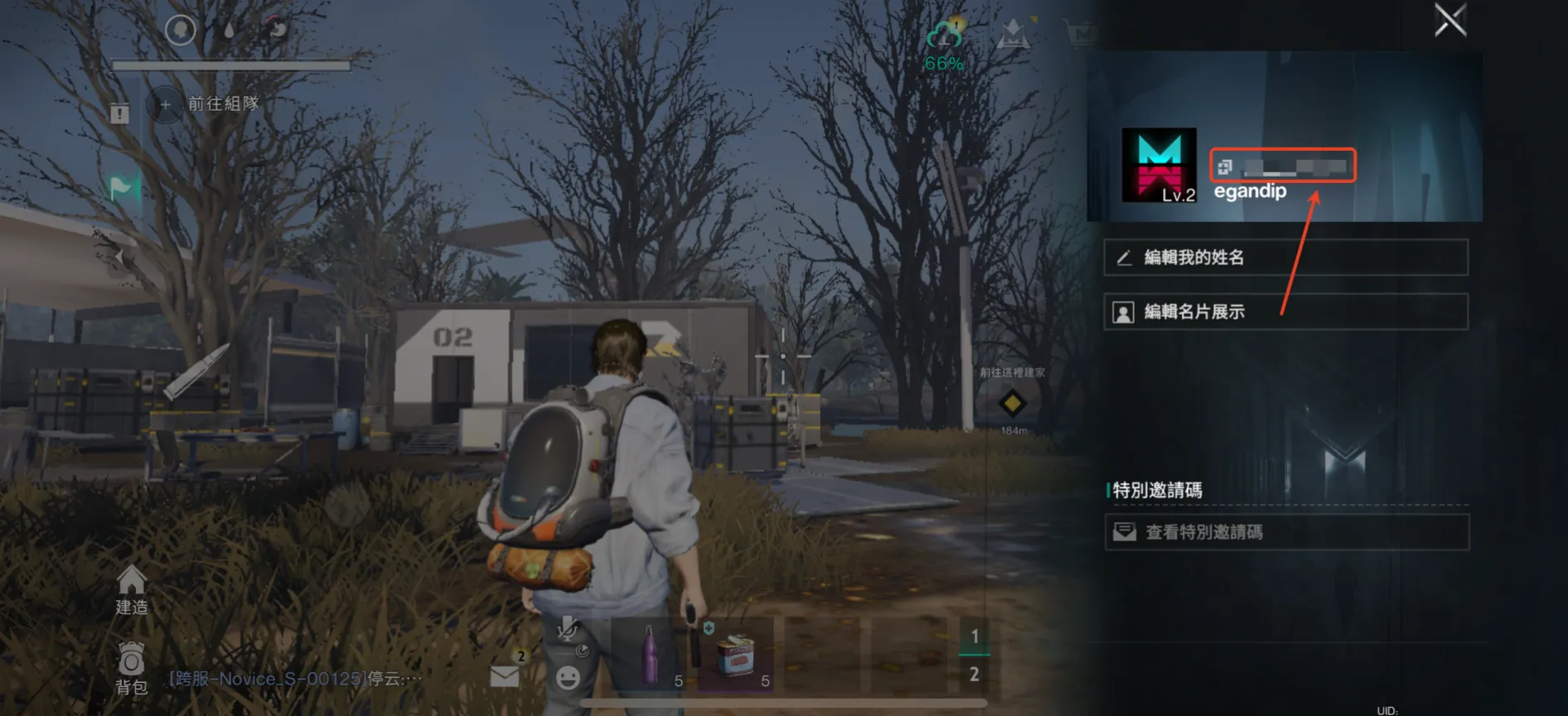Screen dimensions: 1568x716
Task: Select the purple bottle hotbar slot
Action: (x=651, y=655)
